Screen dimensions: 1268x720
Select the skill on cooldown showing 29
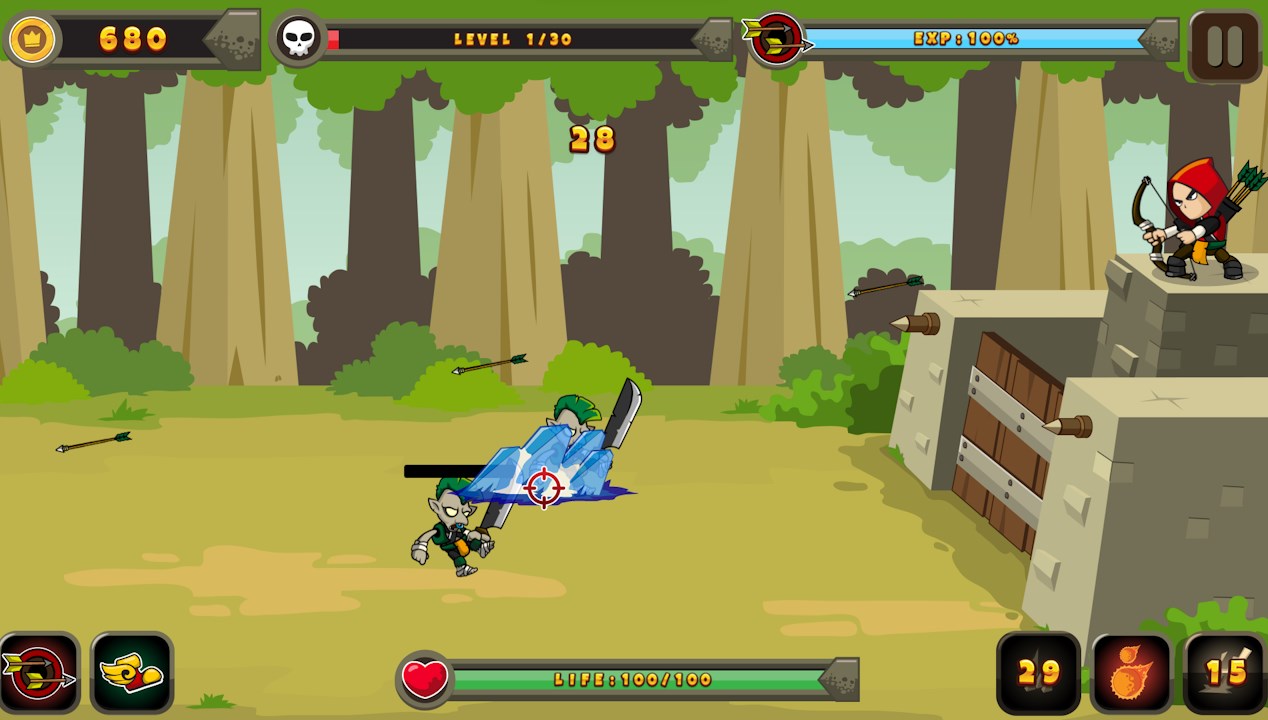[x=1039, y=673]
